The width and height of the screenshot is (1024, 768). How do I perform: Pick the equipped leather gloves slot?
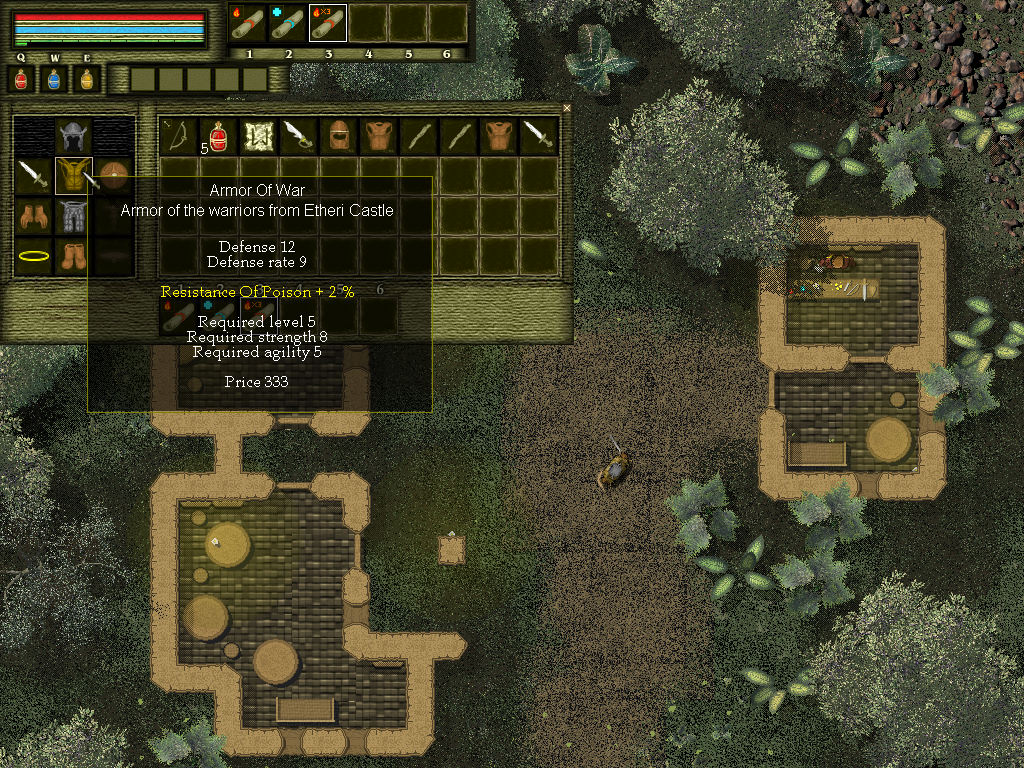pos(32,217)
